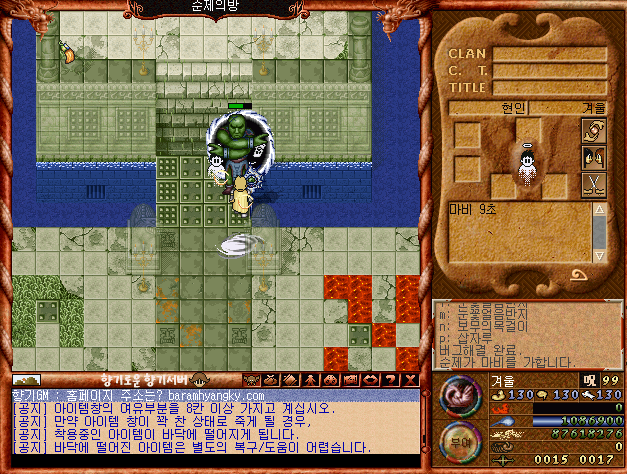Image resolution: width=627 pixels, height=474 pixels.
Task: Open the swirl emblem icon in character panel
Action: [594, 131]
